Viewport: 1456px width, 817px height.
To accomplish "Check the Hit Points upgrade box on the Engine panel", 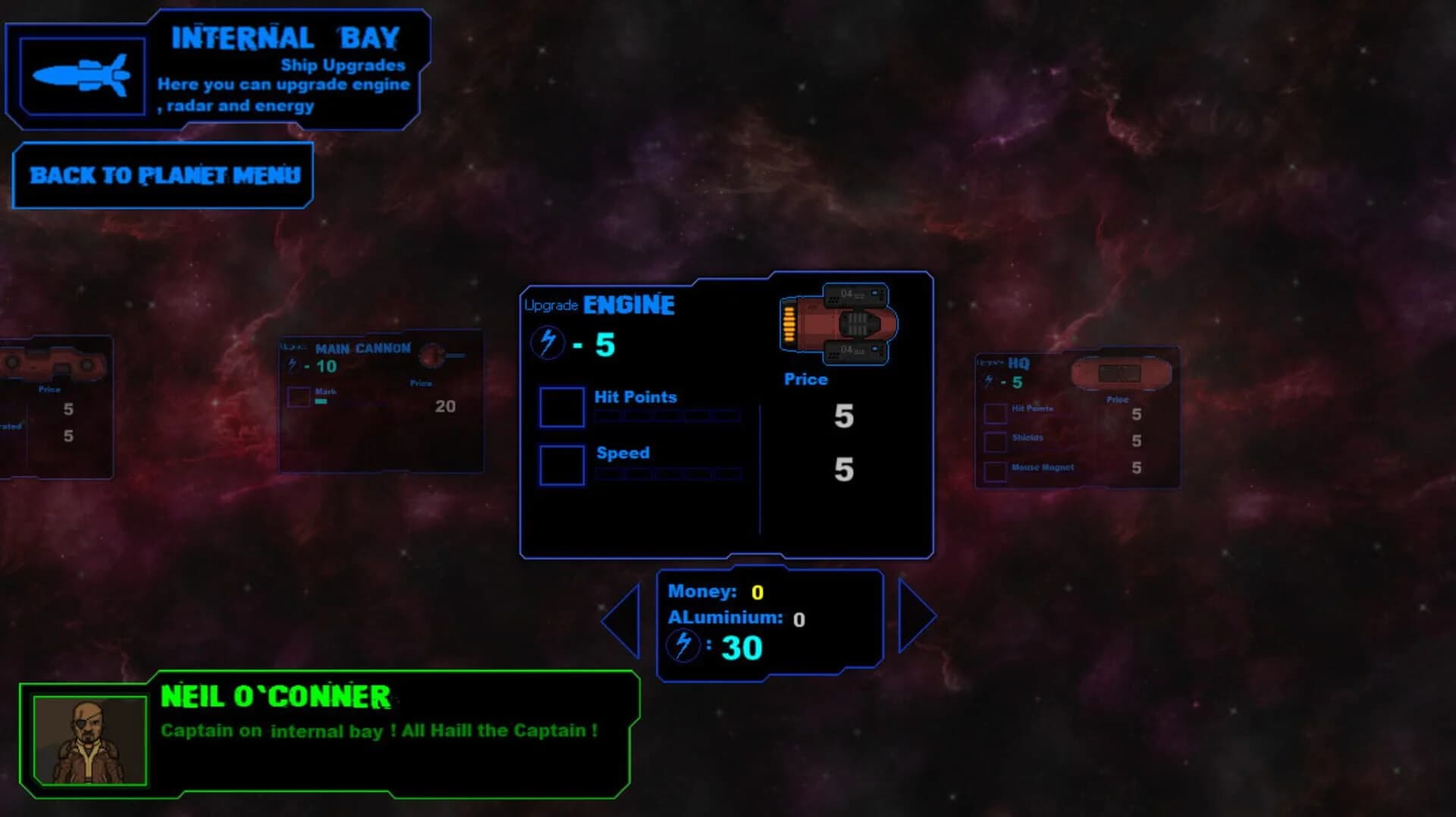I will 561,407.
